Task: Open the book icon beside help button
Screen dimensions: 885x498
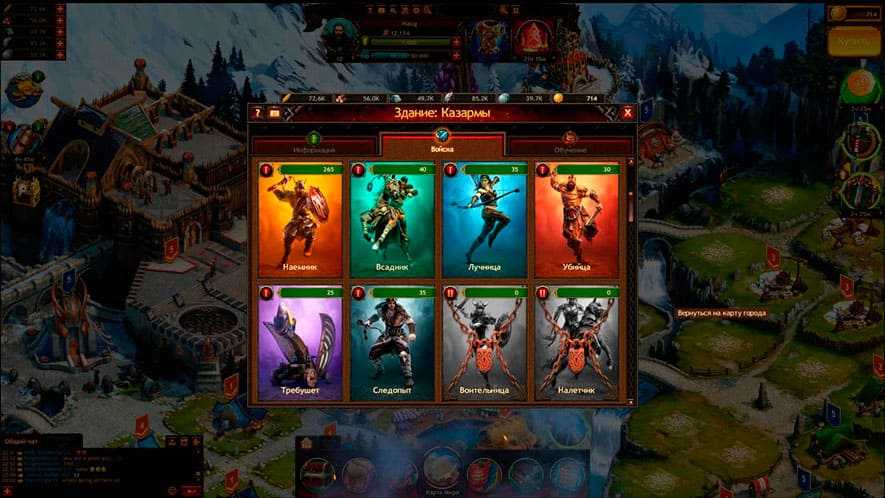Action: tap(274, 114)
